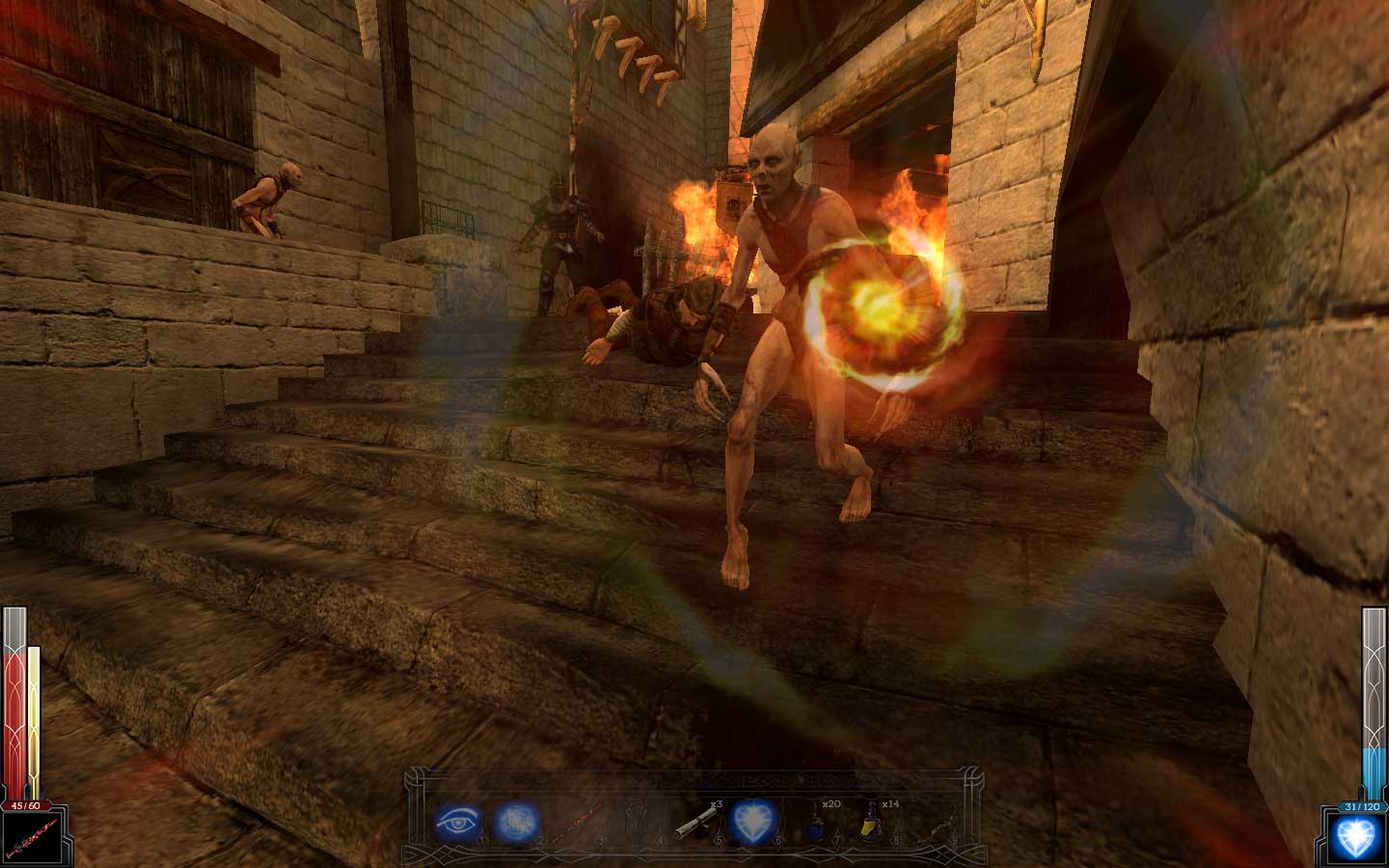Click the x3 counter above the scroll

(716, 803)
